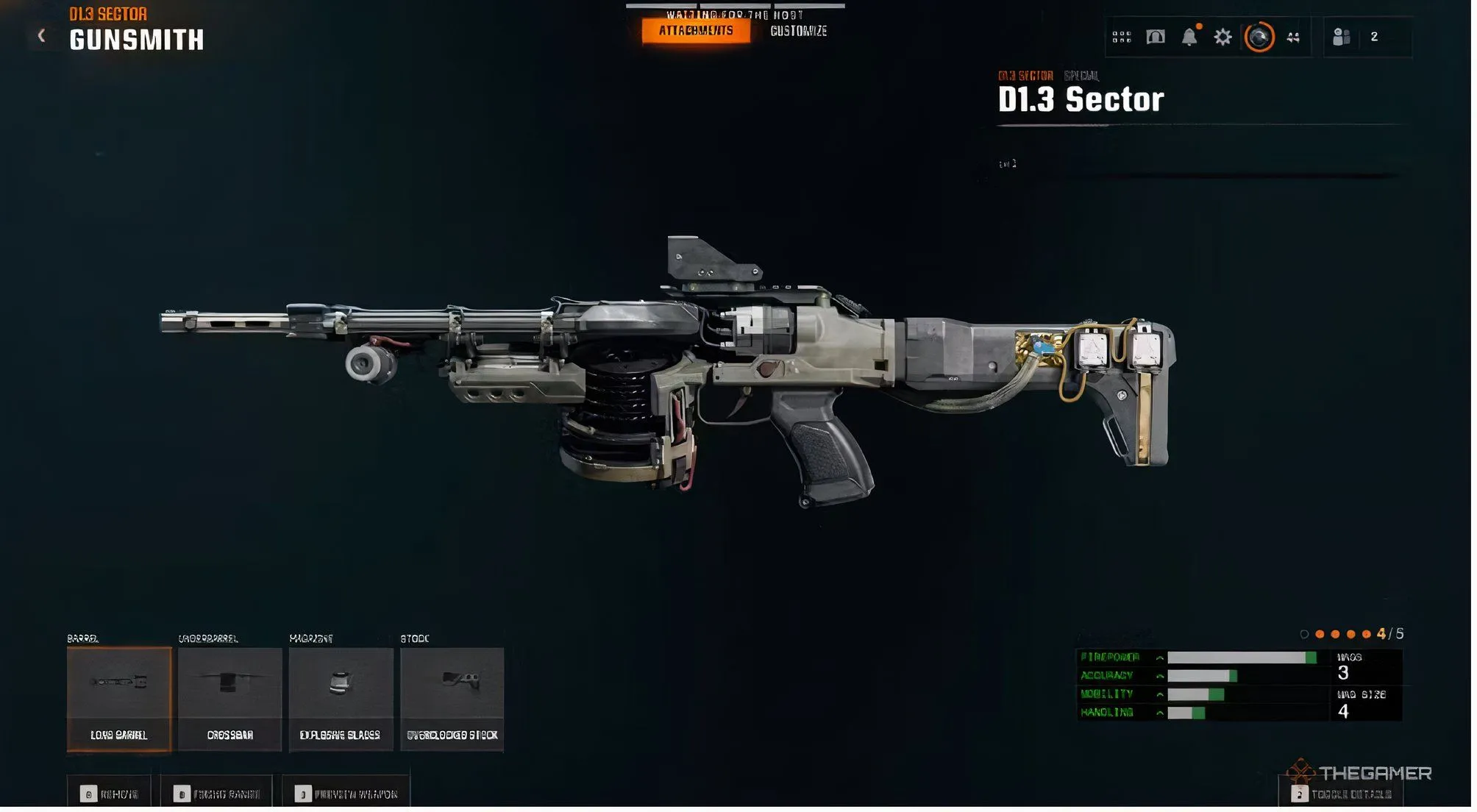Select the Long Barrel attachment slot

pos(119,699)
